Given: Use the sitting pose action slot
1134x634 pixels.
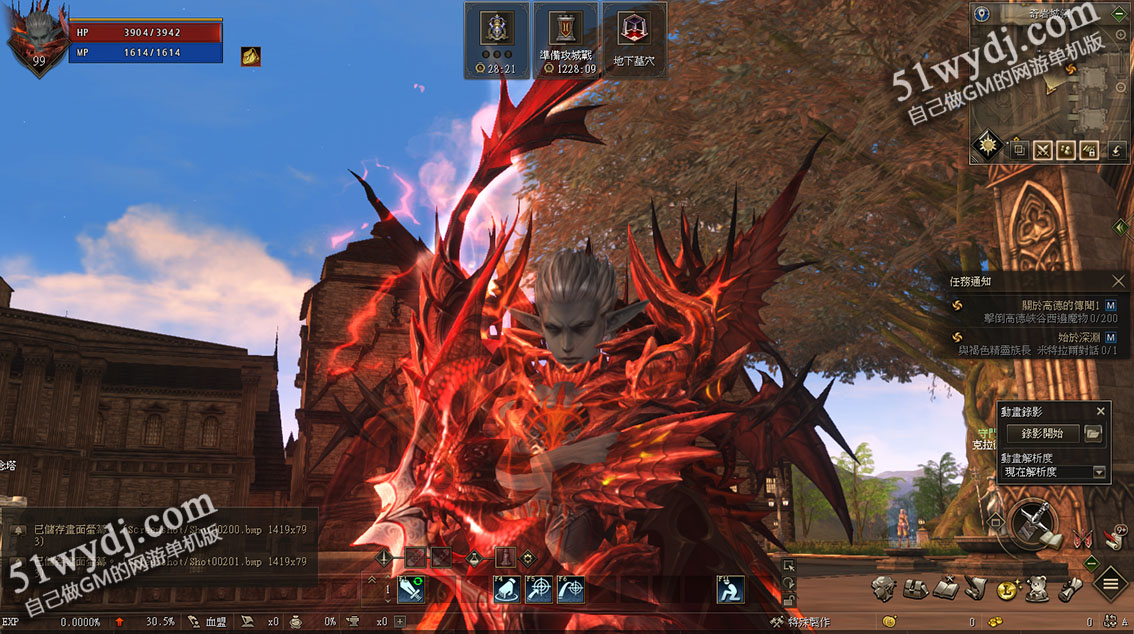Looking at the screenshot, I should pyautogui.click(x=730, y=590).
